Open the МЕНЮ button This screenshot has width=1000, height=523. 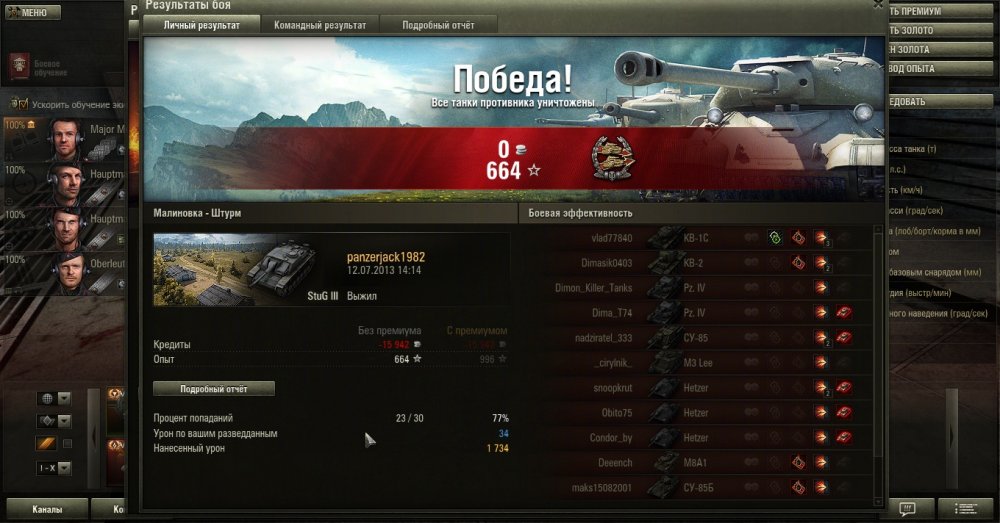pyautogui.click(x=33, y=12)
